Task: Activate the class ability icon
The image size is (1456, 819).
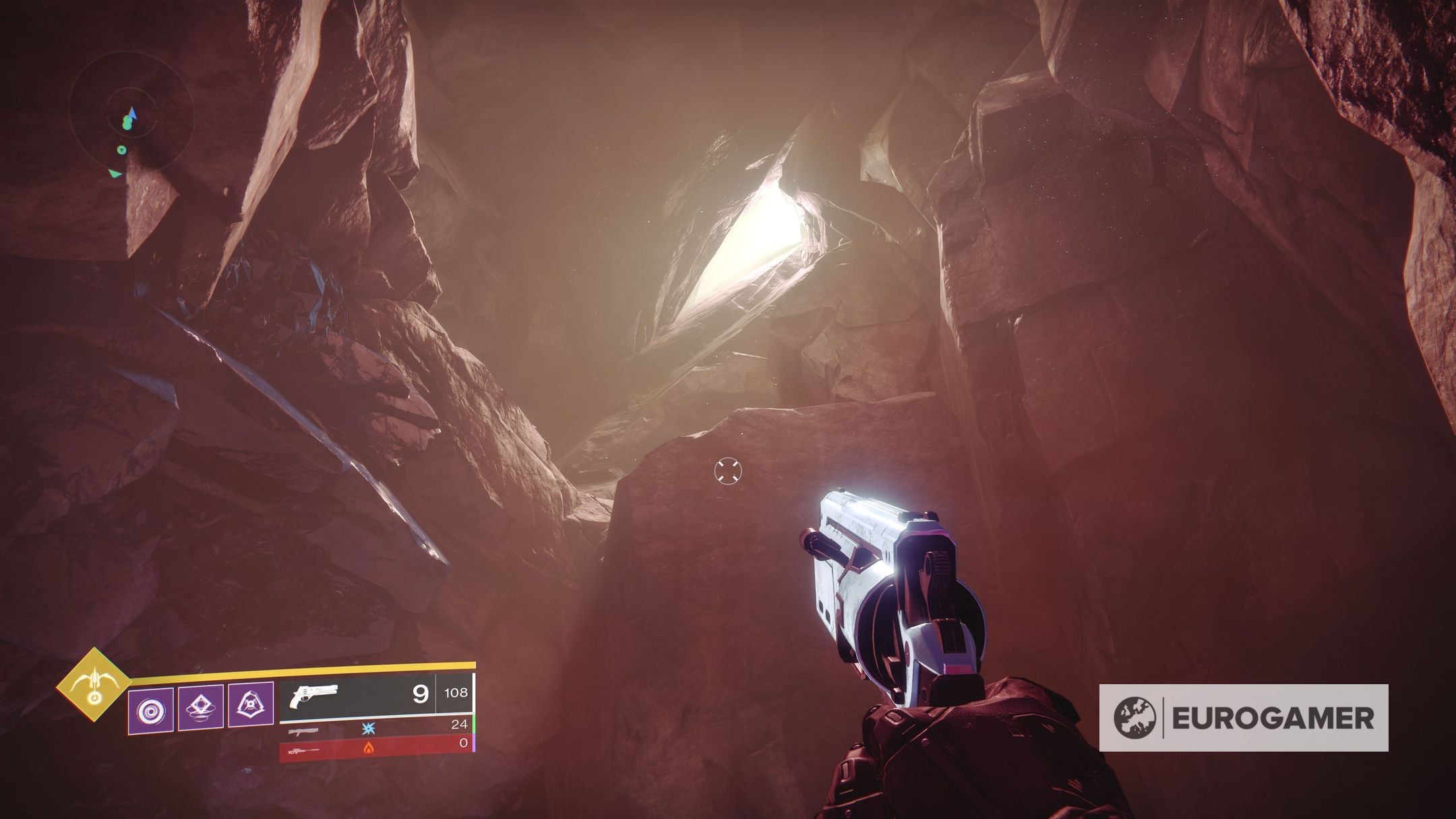Action: click(x=251, y=706)
